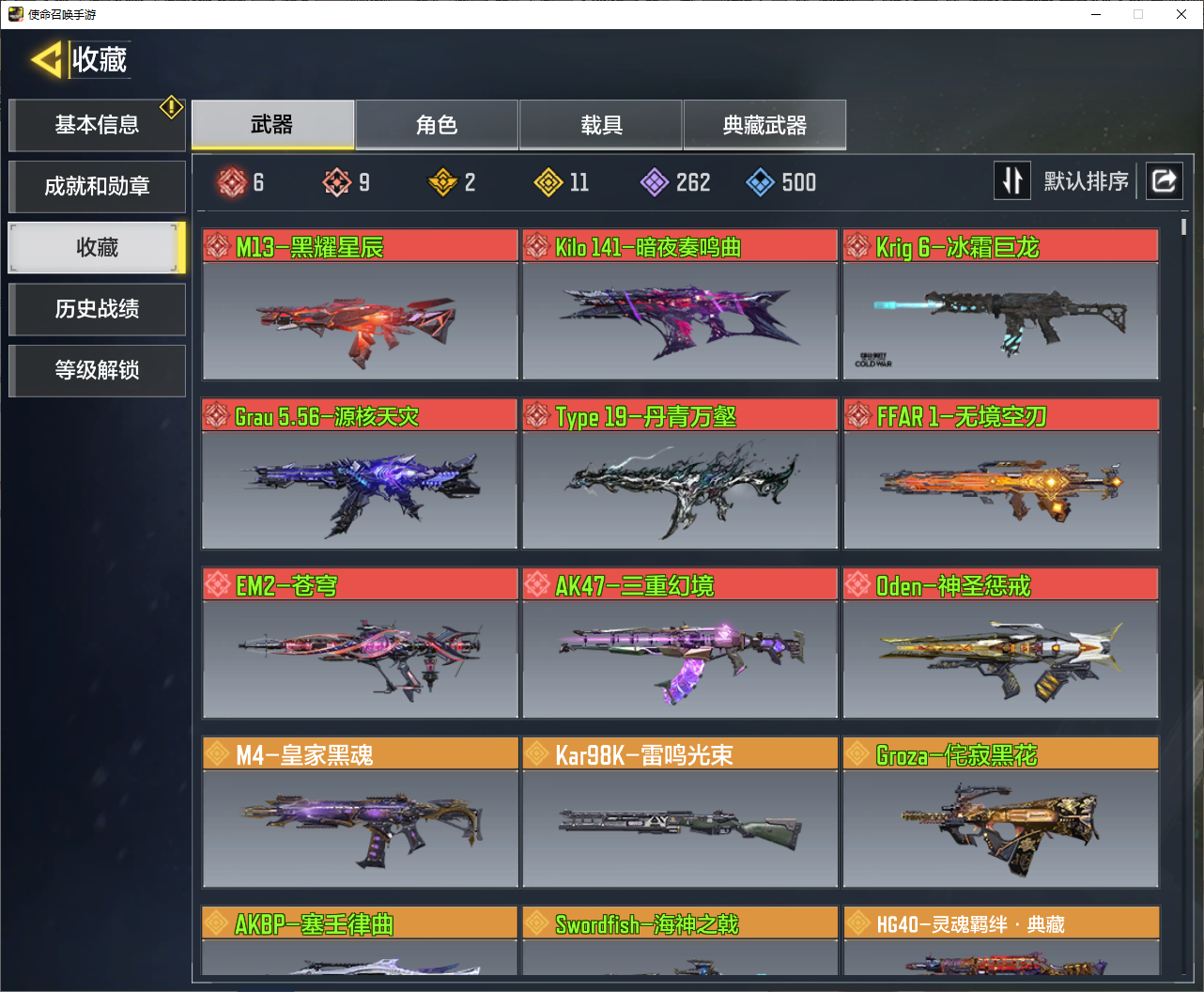Click the share icon button
Image resolution: width=1204 pixels, height=992 pixels.
[1164, 180]
